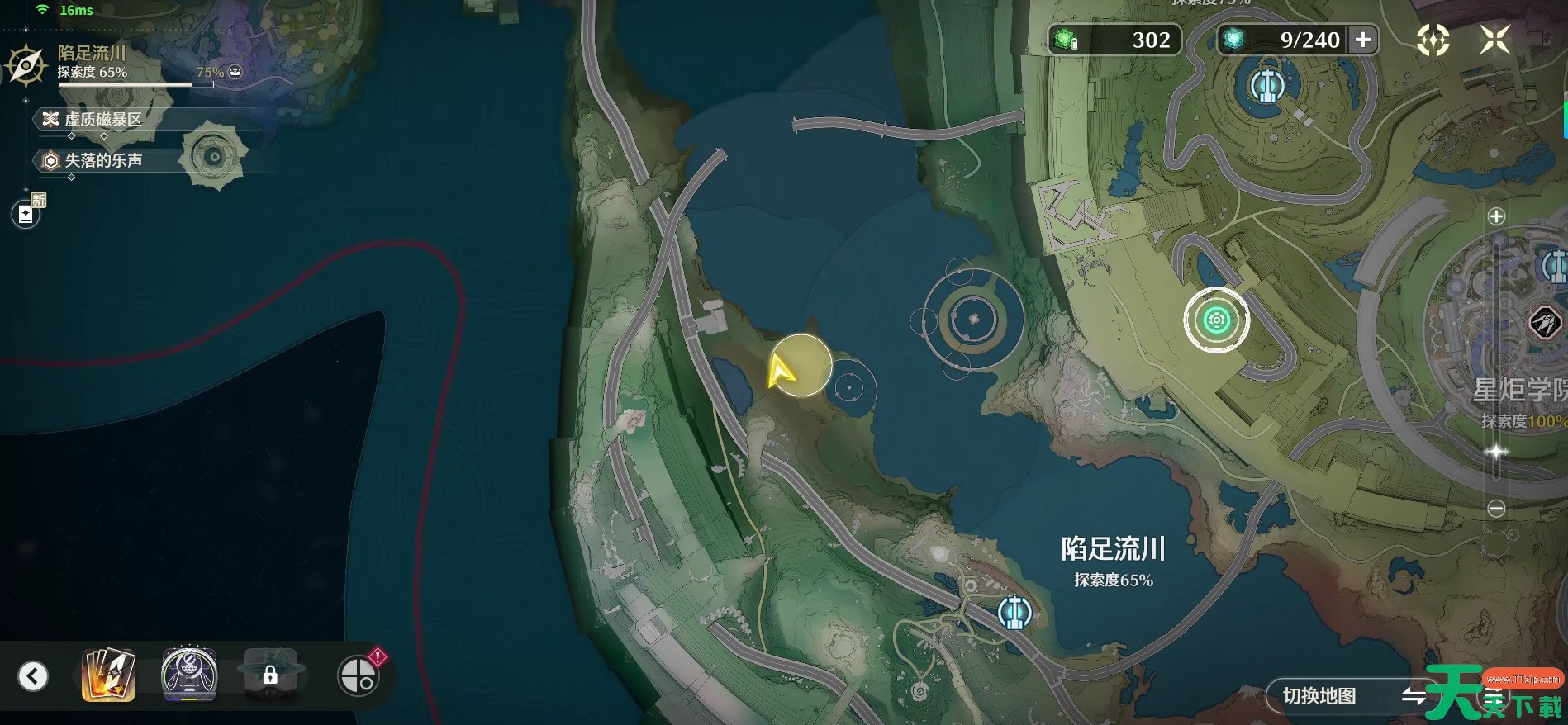The height and width of the screenshot is (725, 1568).
Task: Click the crosshair locate icon beside the close button
Action: click(x=1433, y=40)
